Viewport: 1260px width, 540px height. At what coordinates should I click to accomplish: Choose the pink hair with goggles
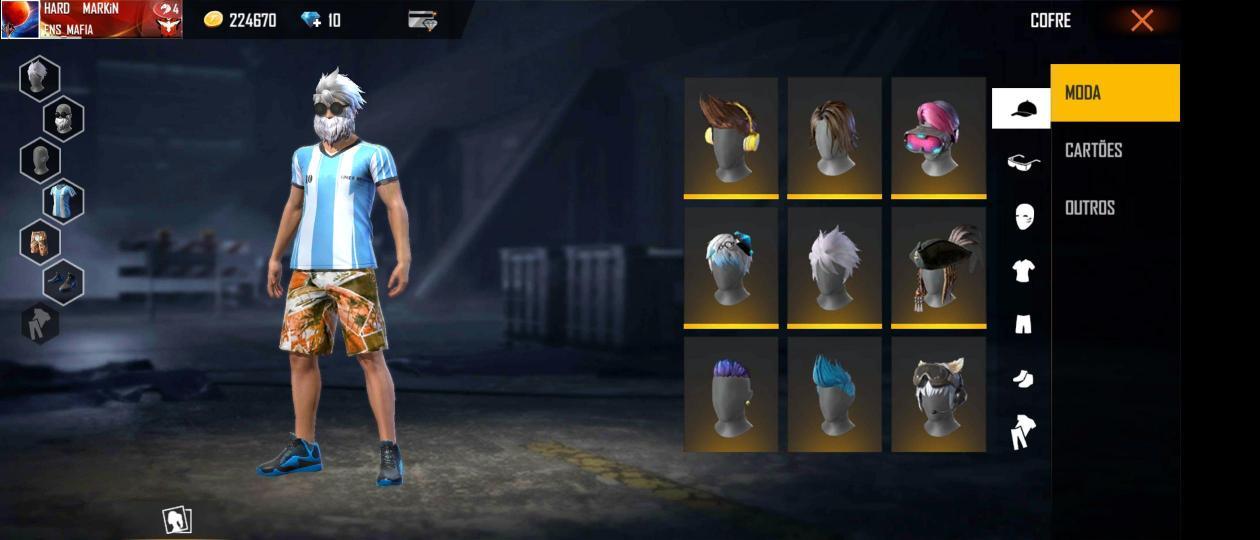click(938, 137)
